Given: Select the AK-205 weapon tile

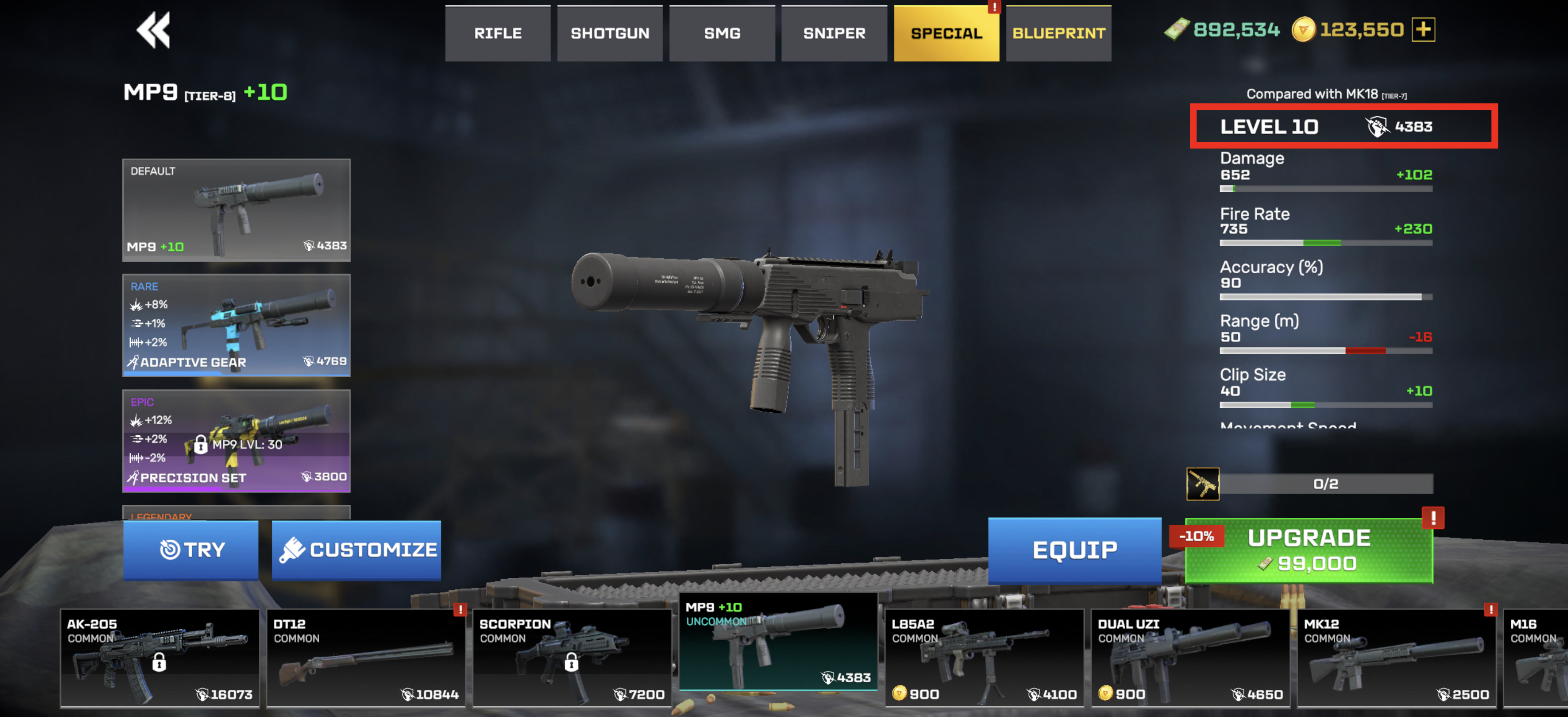Looking at the screenshot, I should tap(160, 658).
